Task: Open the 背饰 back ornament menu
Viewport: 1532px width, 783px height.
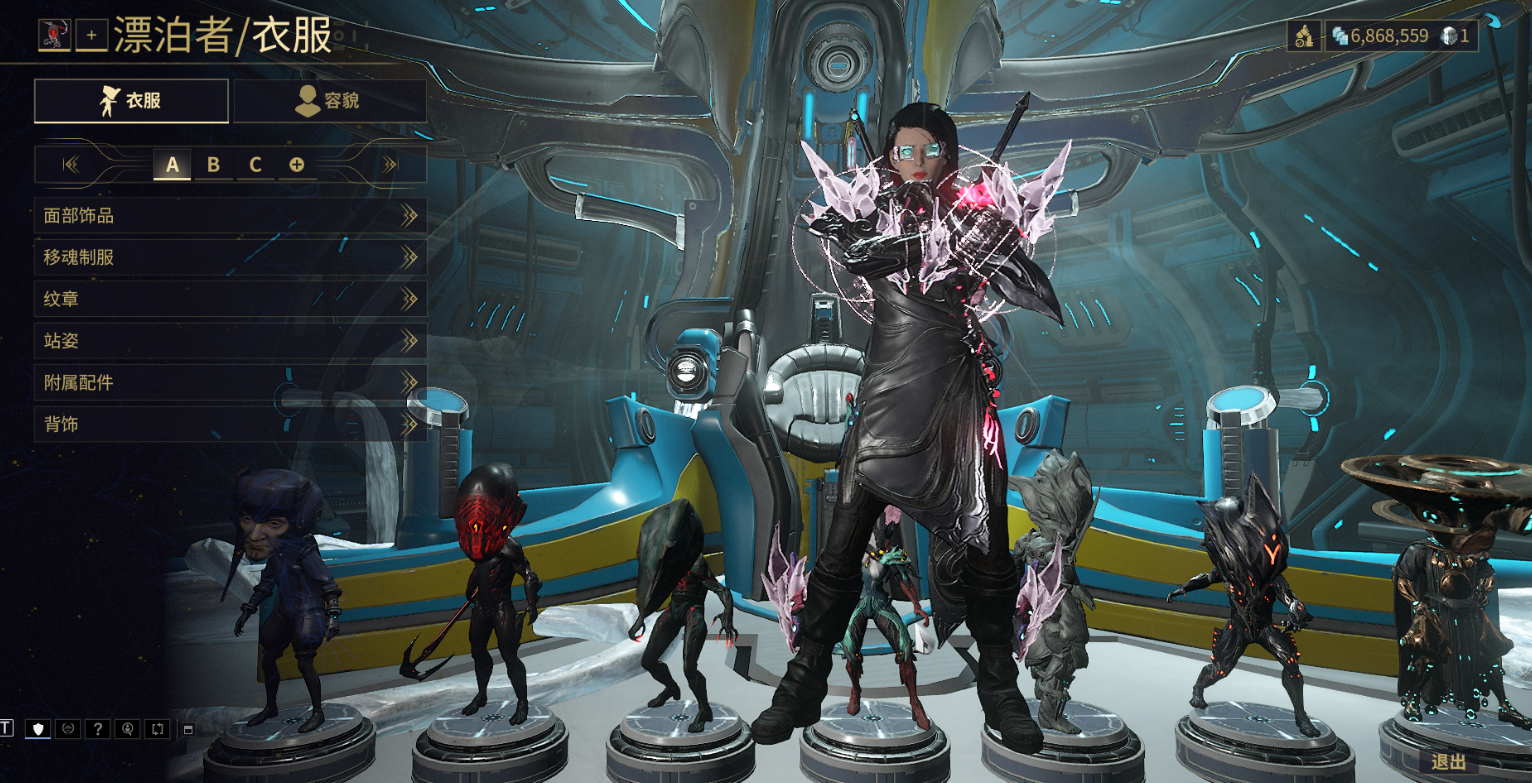Action: 230,425
